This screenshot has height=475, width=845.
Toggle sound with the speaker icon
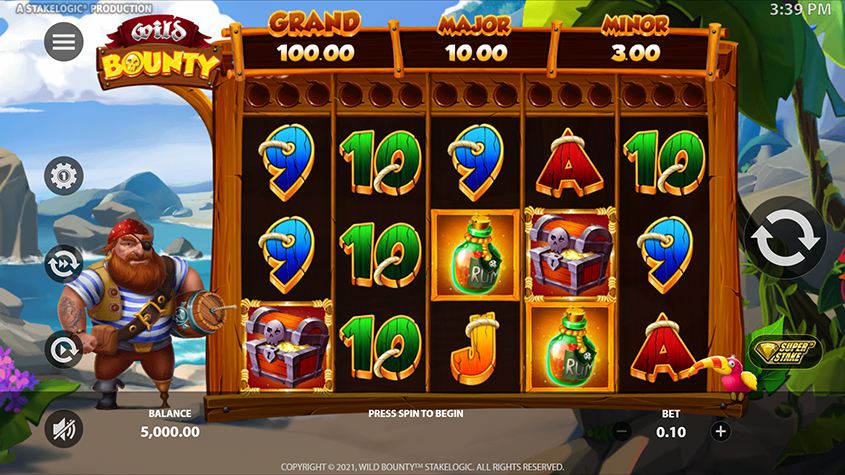pyautogui.click(x=64, y=429)
